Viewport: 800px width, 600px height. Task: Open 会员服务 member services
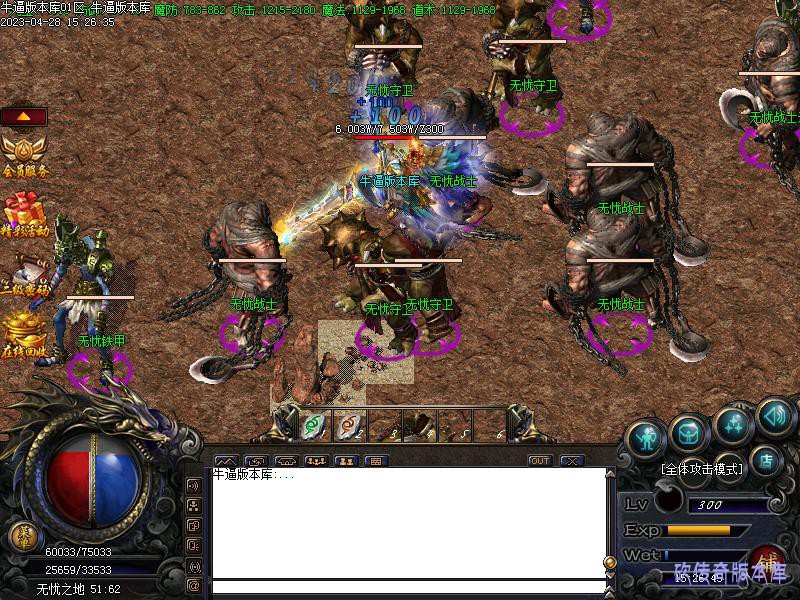tap(24, 155)
